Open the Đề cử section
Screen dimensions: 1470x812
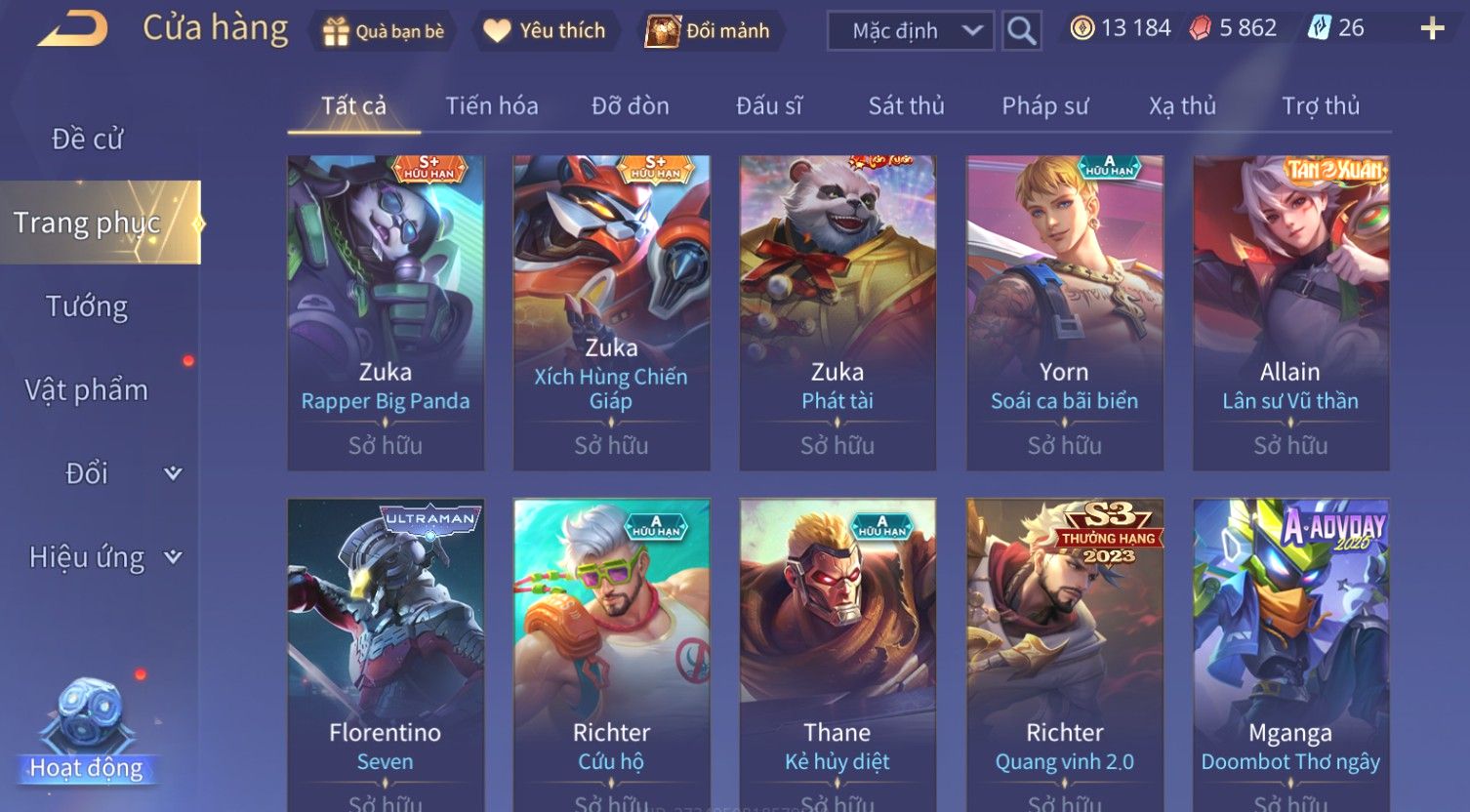click(x=88, y=140)
